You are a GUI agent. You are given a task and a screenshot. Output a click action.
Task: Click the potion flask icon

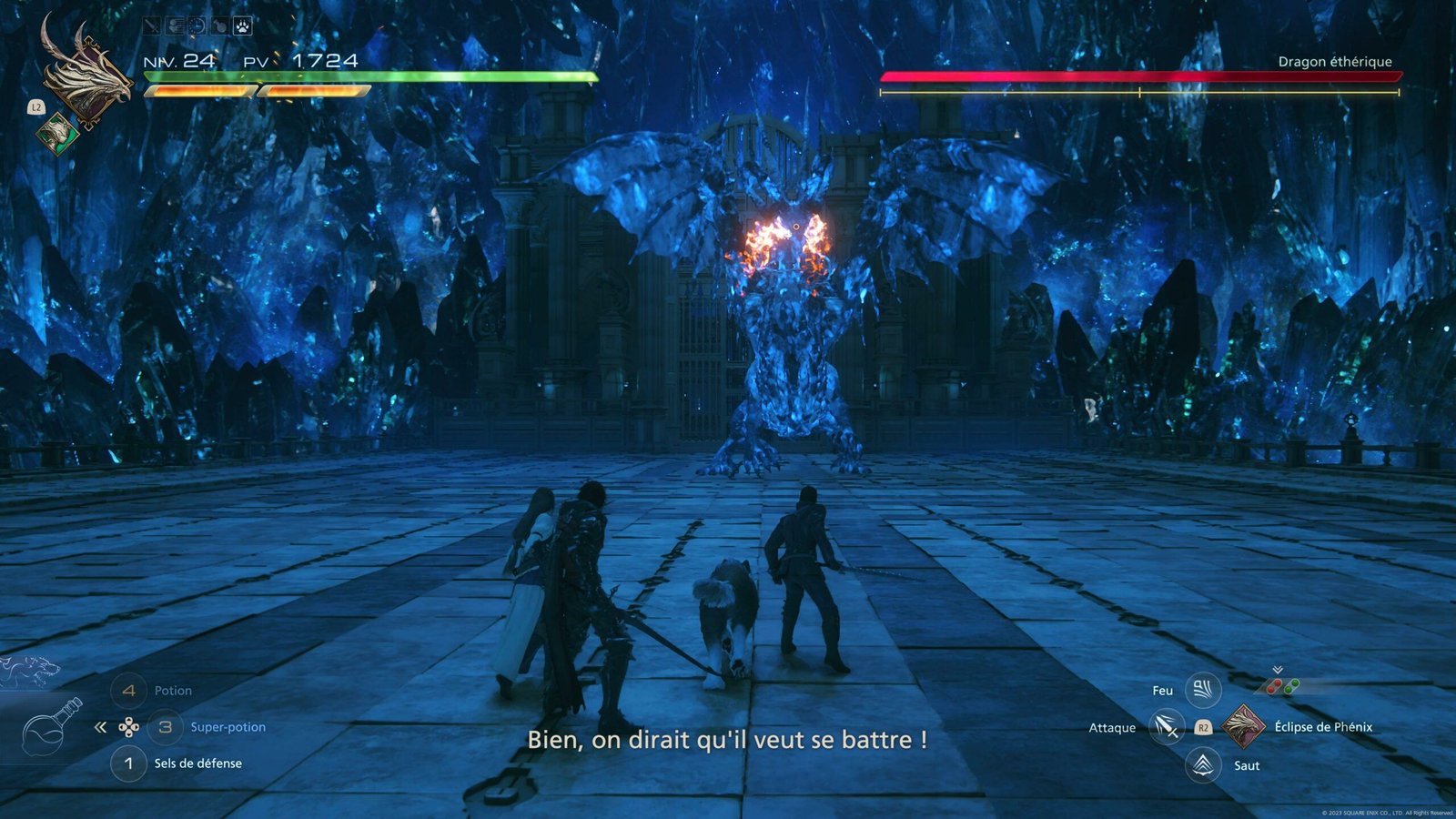(x=52, y=727)
